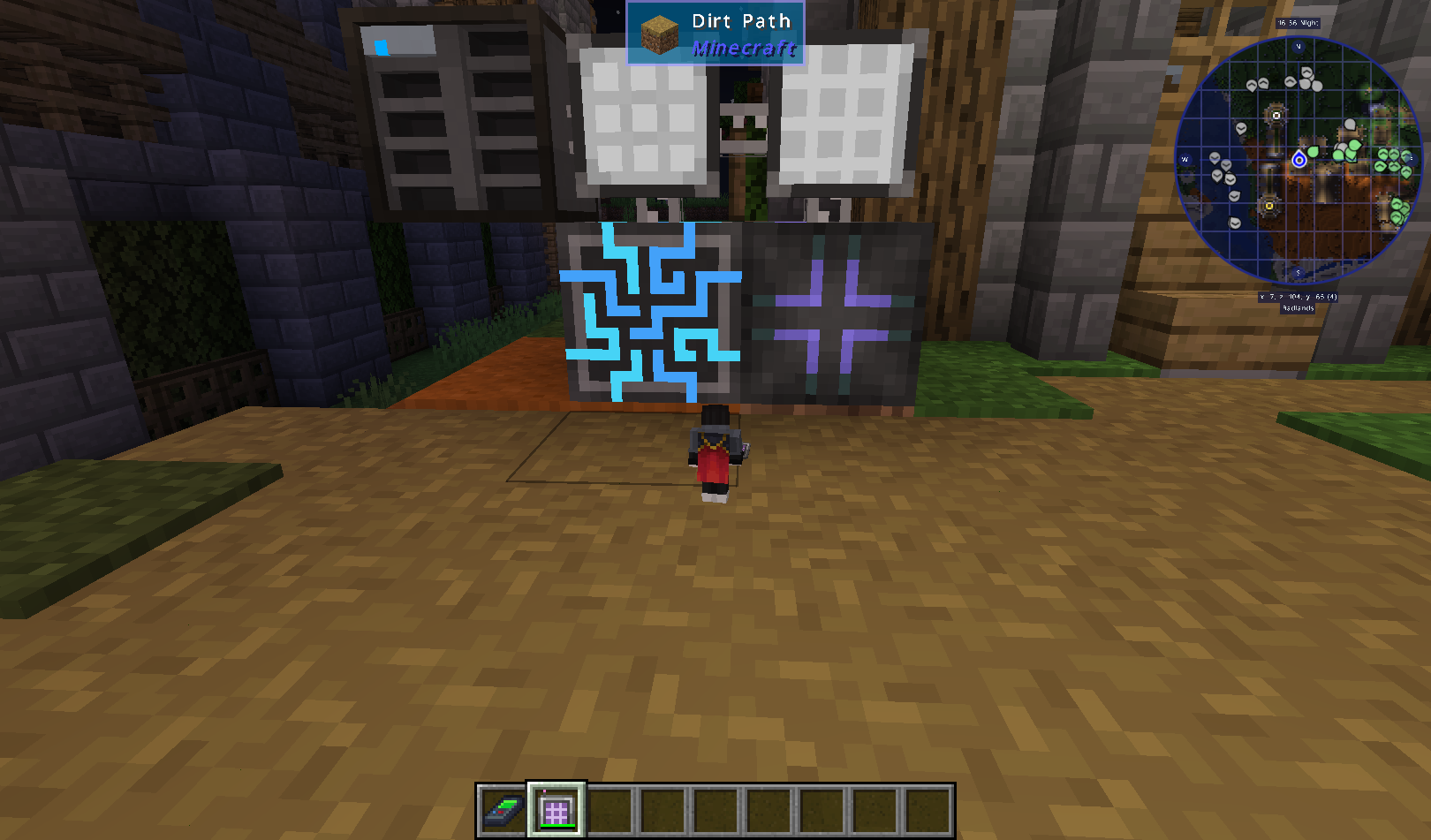Viewport: 1431px width, 840px height.
Task: Click a green waypoint pin on the minimap
Action: click(1314, 152)
